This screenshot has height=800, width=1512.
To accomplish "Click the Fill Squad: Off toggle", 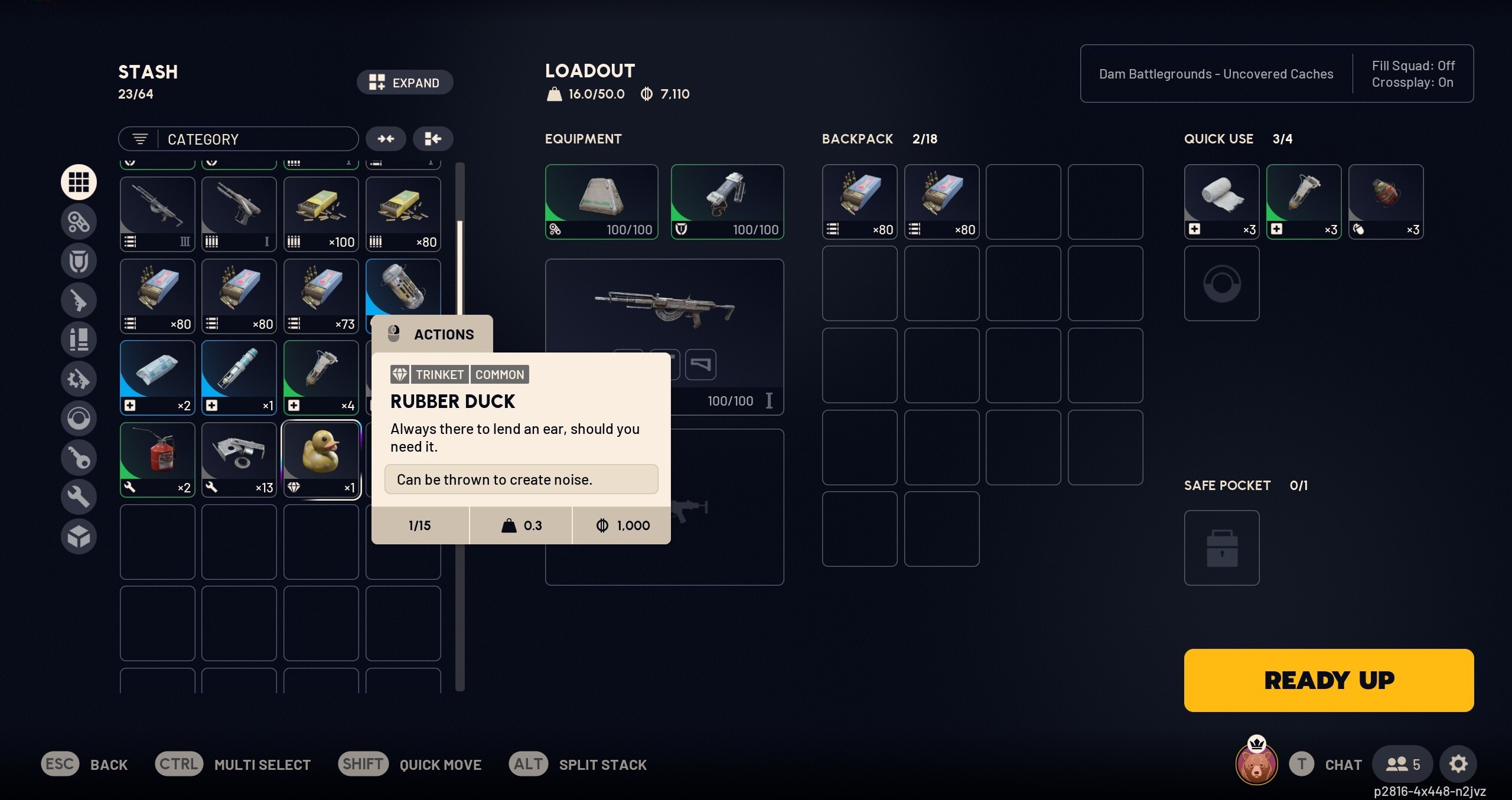I will coord(1413,66).
